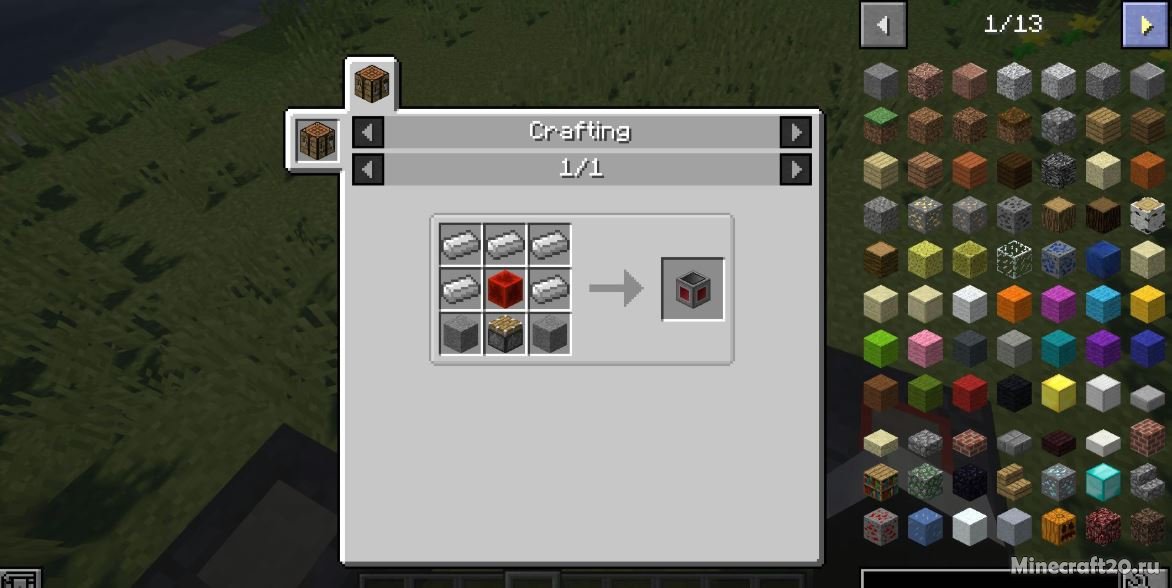Go to the previous item list page
The image size is (1172, 588).
click(x=882, y=25)
